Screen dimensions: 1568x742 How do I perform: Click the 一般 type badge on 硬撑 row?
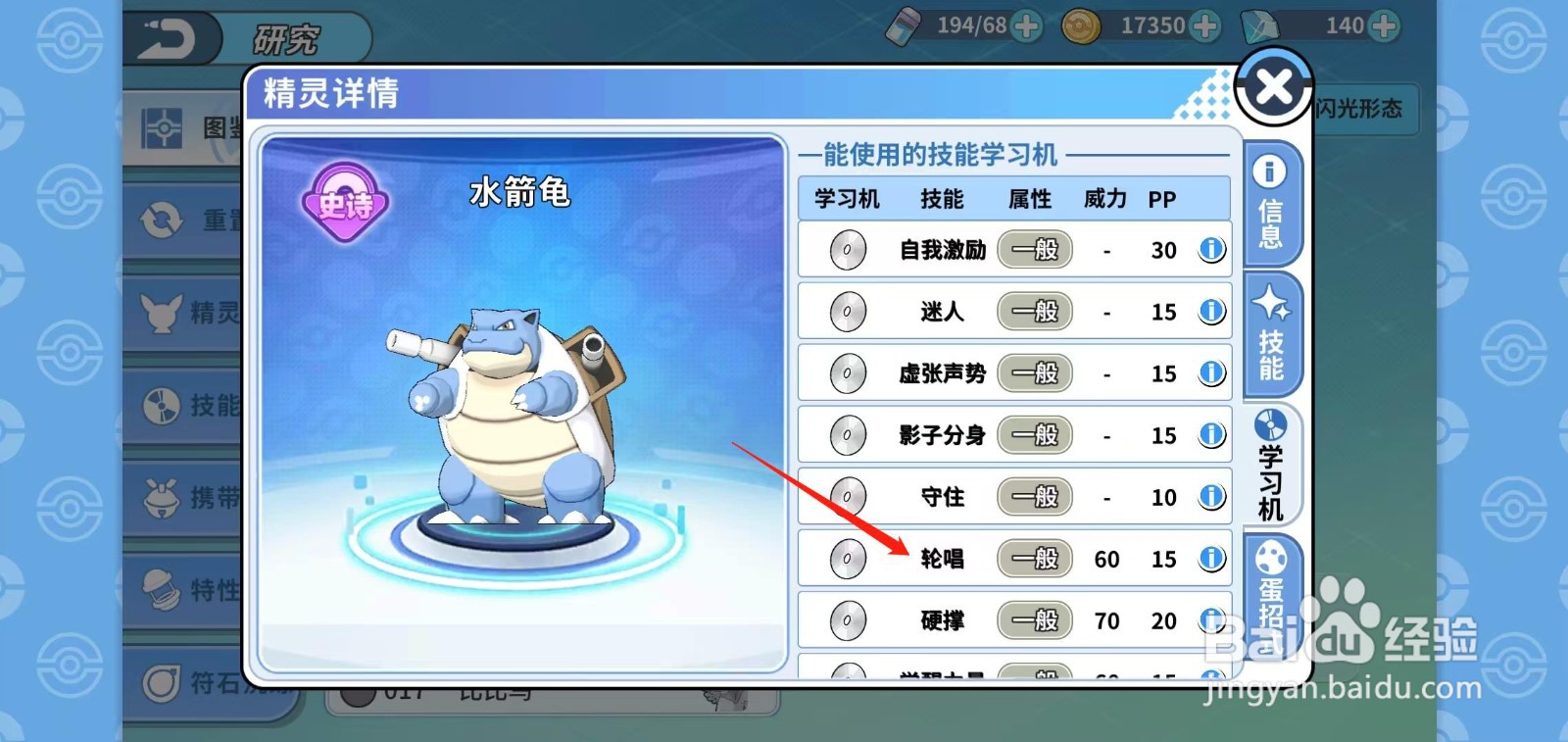click(1034, 619)
